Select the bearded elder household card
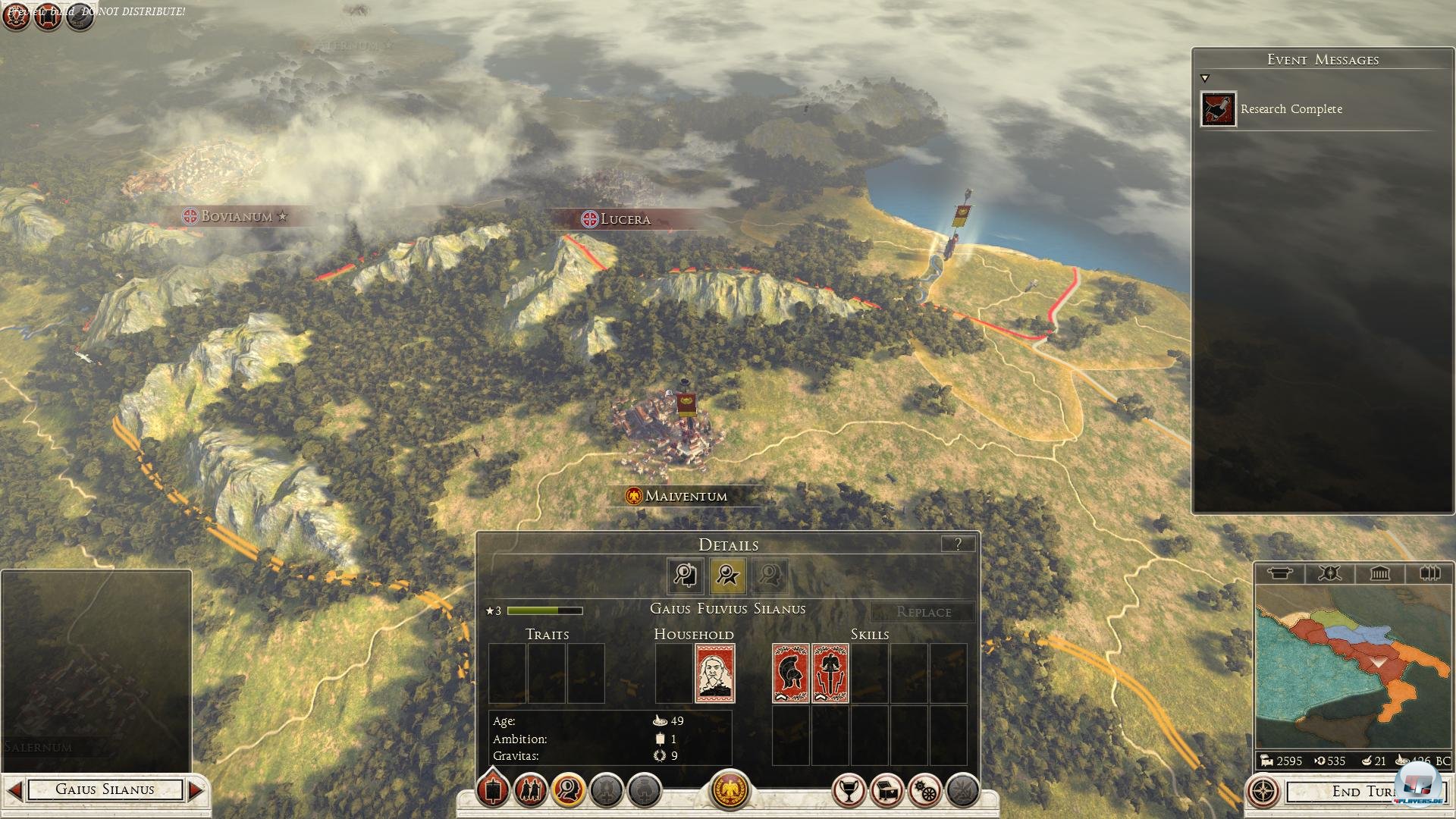Image resolution: width=1456 pixels, height=819 pixels. pyautogui.click(x=714, y=673)
